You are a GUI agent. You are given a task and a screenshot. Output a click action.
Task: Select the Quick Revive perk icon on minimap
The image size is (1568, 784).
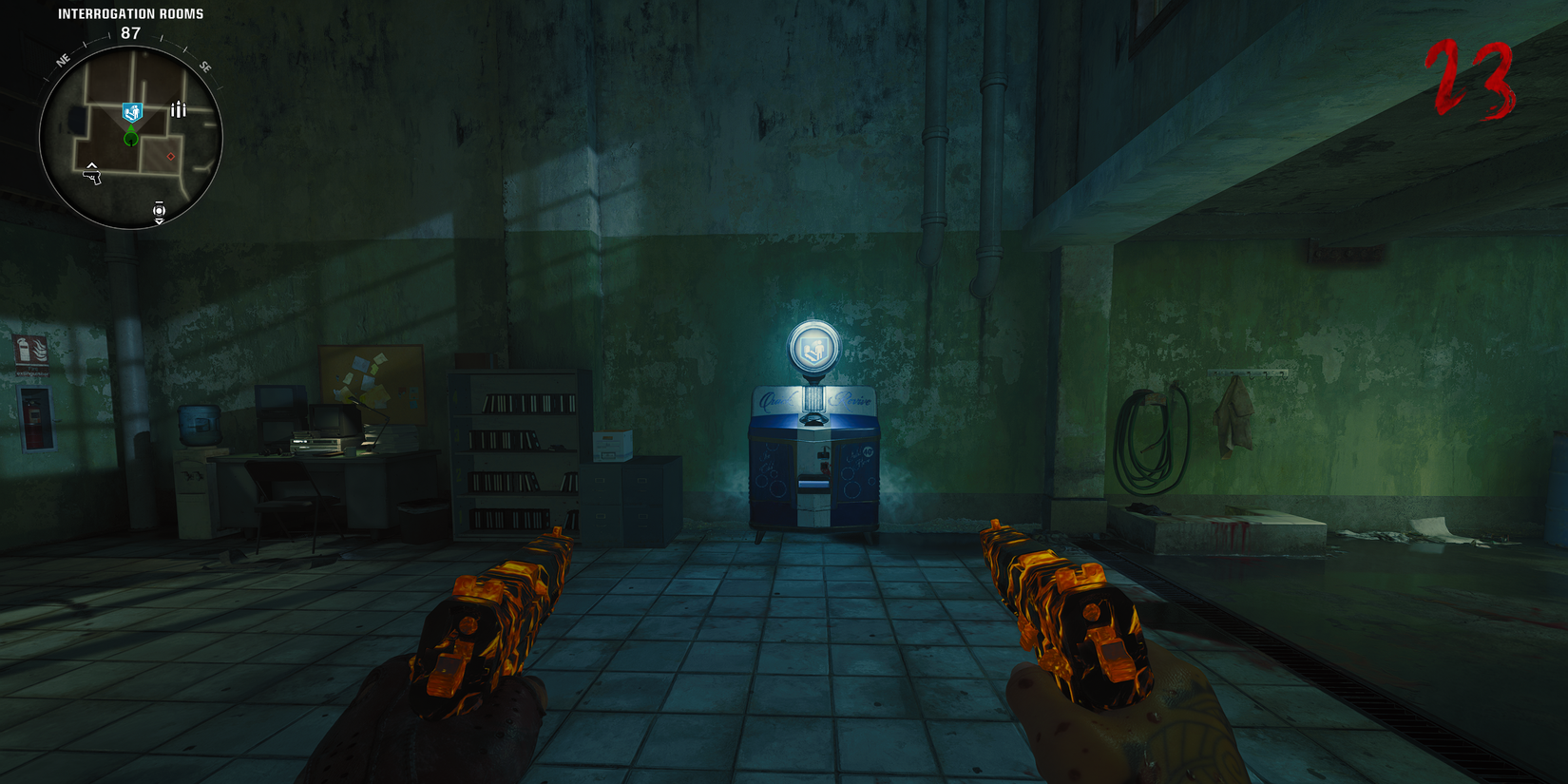pyautogui.click(x=131, y=112)
